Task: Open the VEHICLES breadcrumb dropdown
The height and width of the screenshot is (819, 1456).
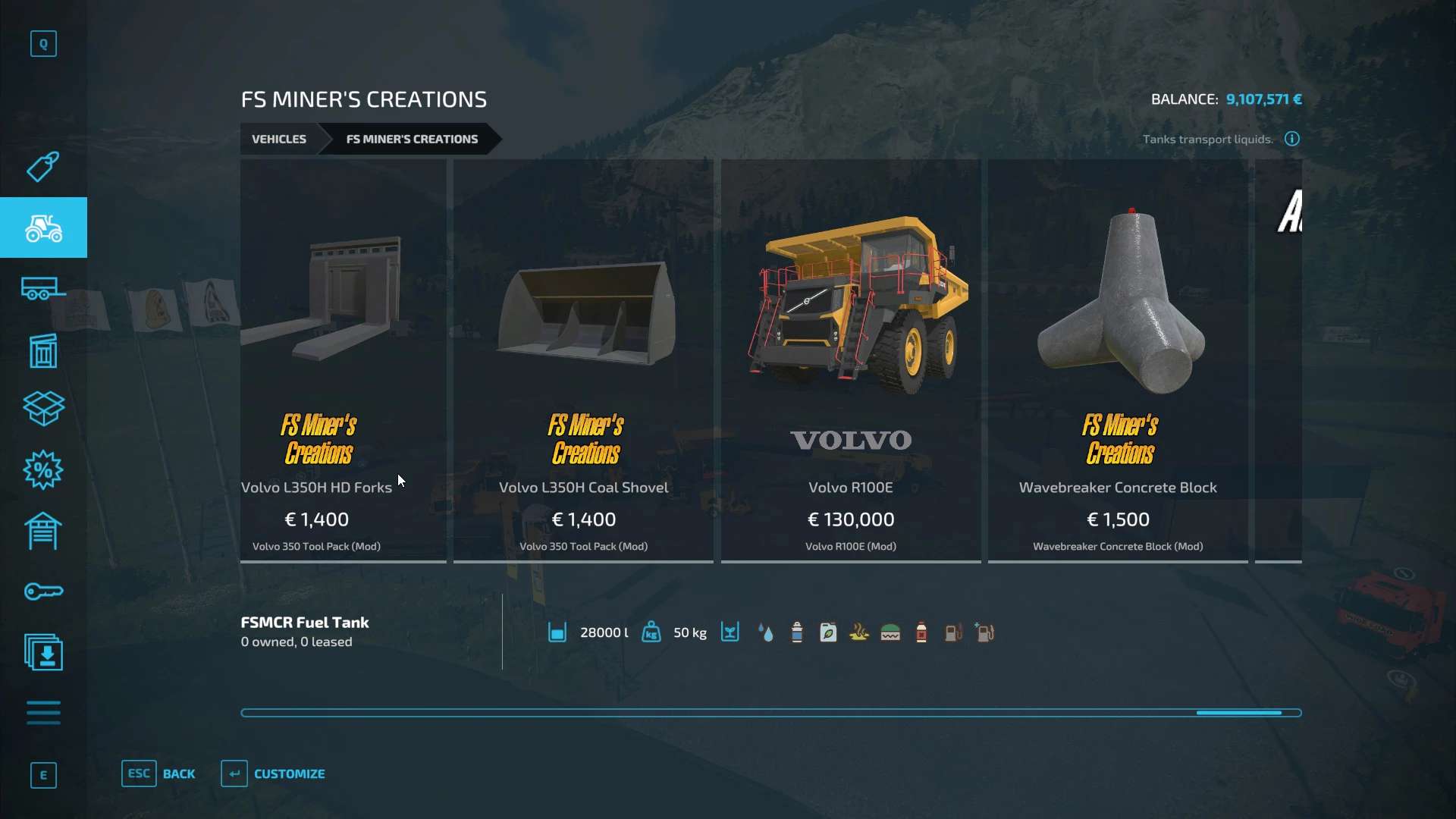Action: (279, 139)
